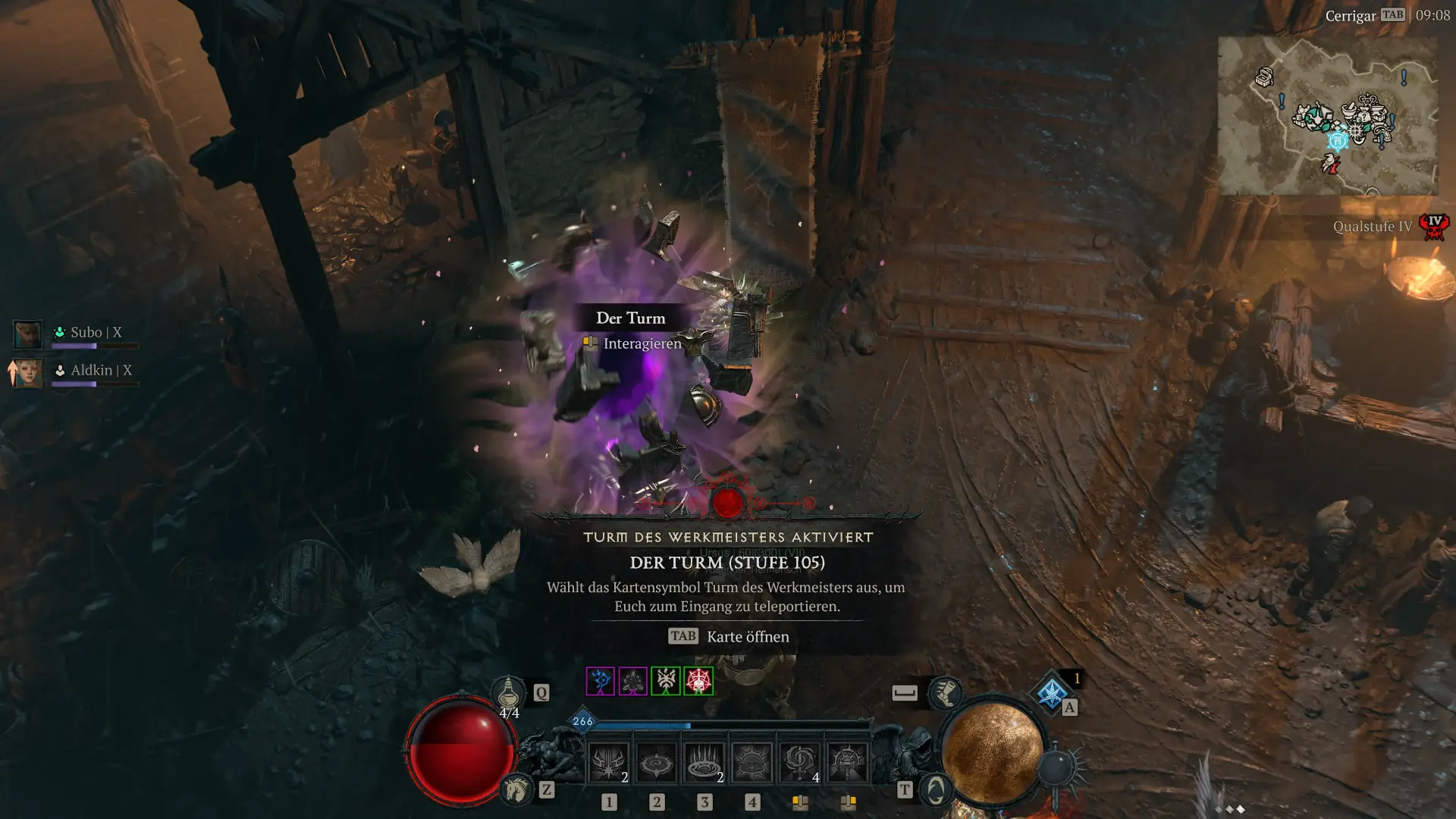Image resolution: width=1456 pixels, height=819 pixels.
Task: Select the Karte öffnen option
Action: click(746, 637)
